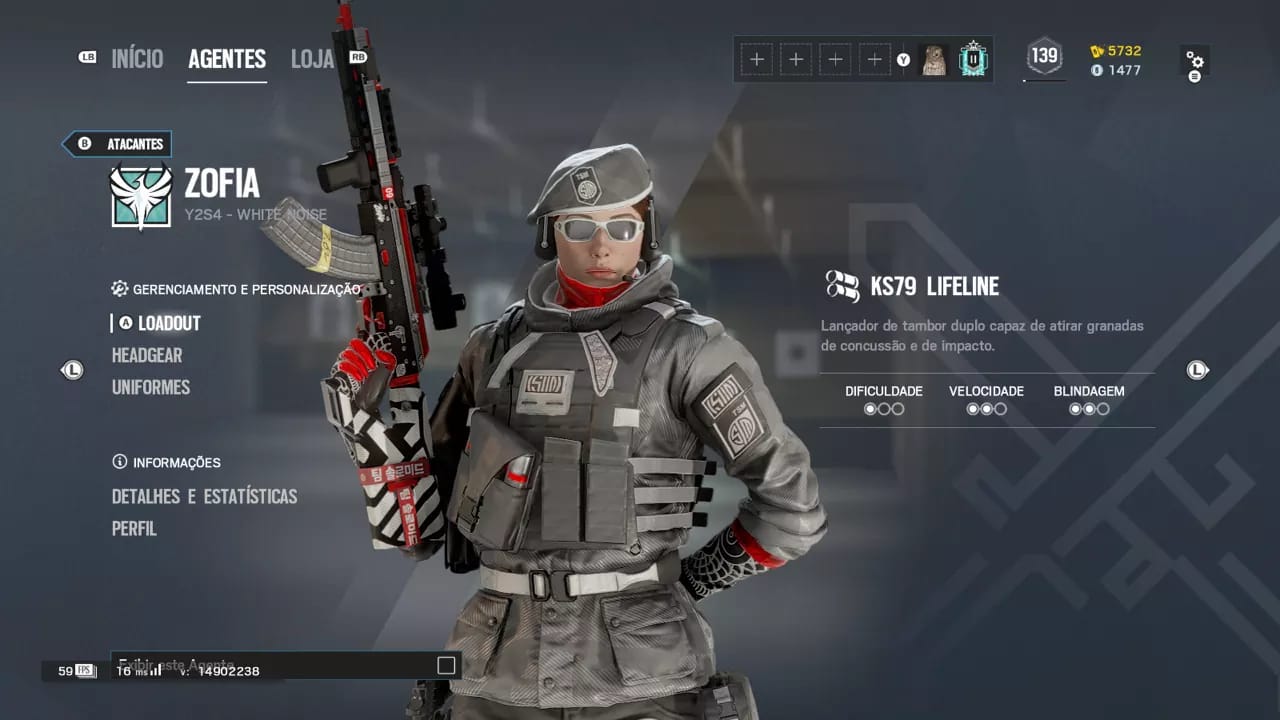
Task: Click the first empty charm slot plus
Action: click(x=757, y=59)
